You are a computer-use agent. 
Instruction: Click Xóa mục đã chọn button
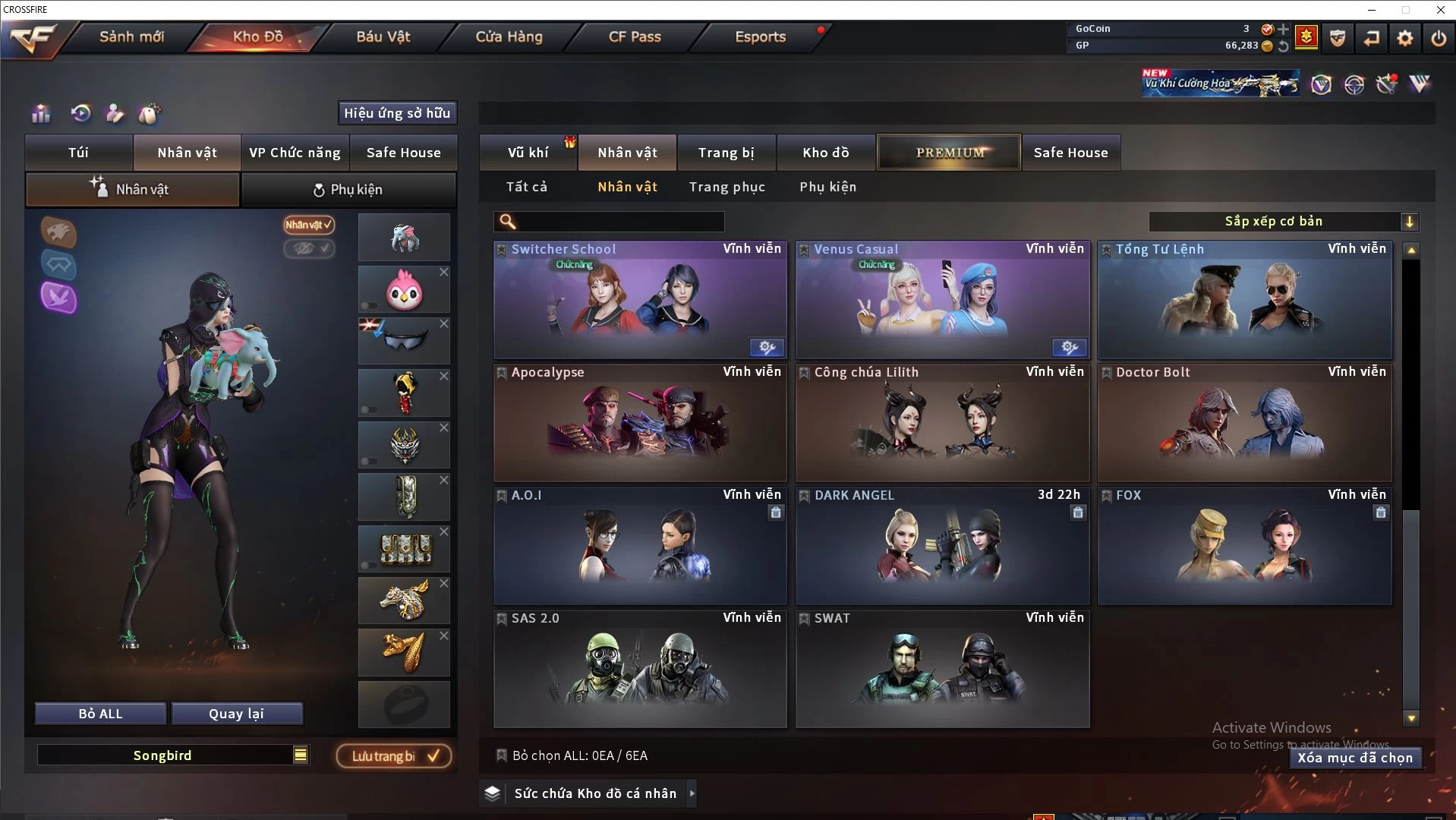coord(1354,758)
